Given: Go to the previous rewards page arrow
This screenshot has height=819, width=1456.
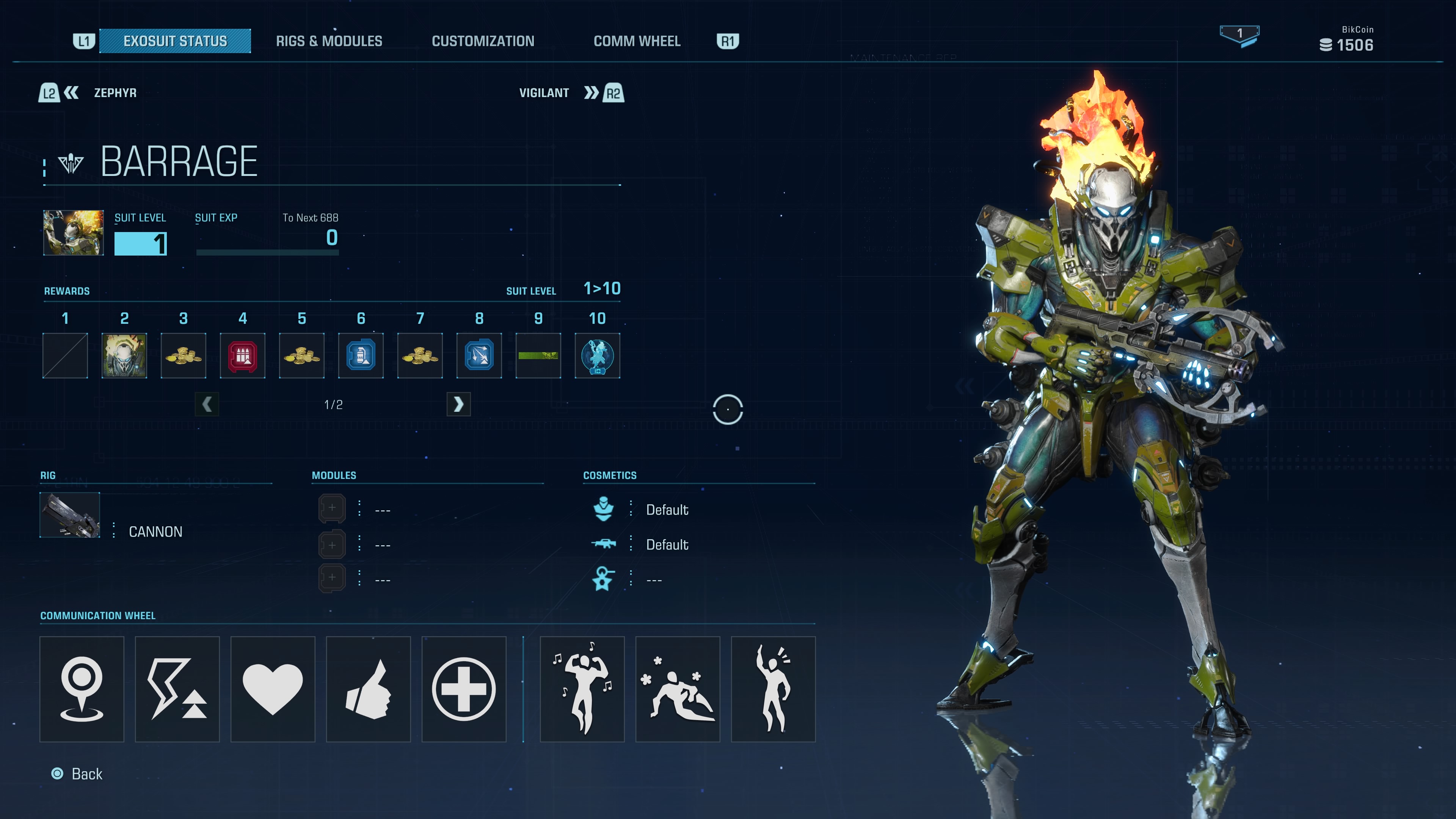Looking at the screenshot, I should click(207, 404).
